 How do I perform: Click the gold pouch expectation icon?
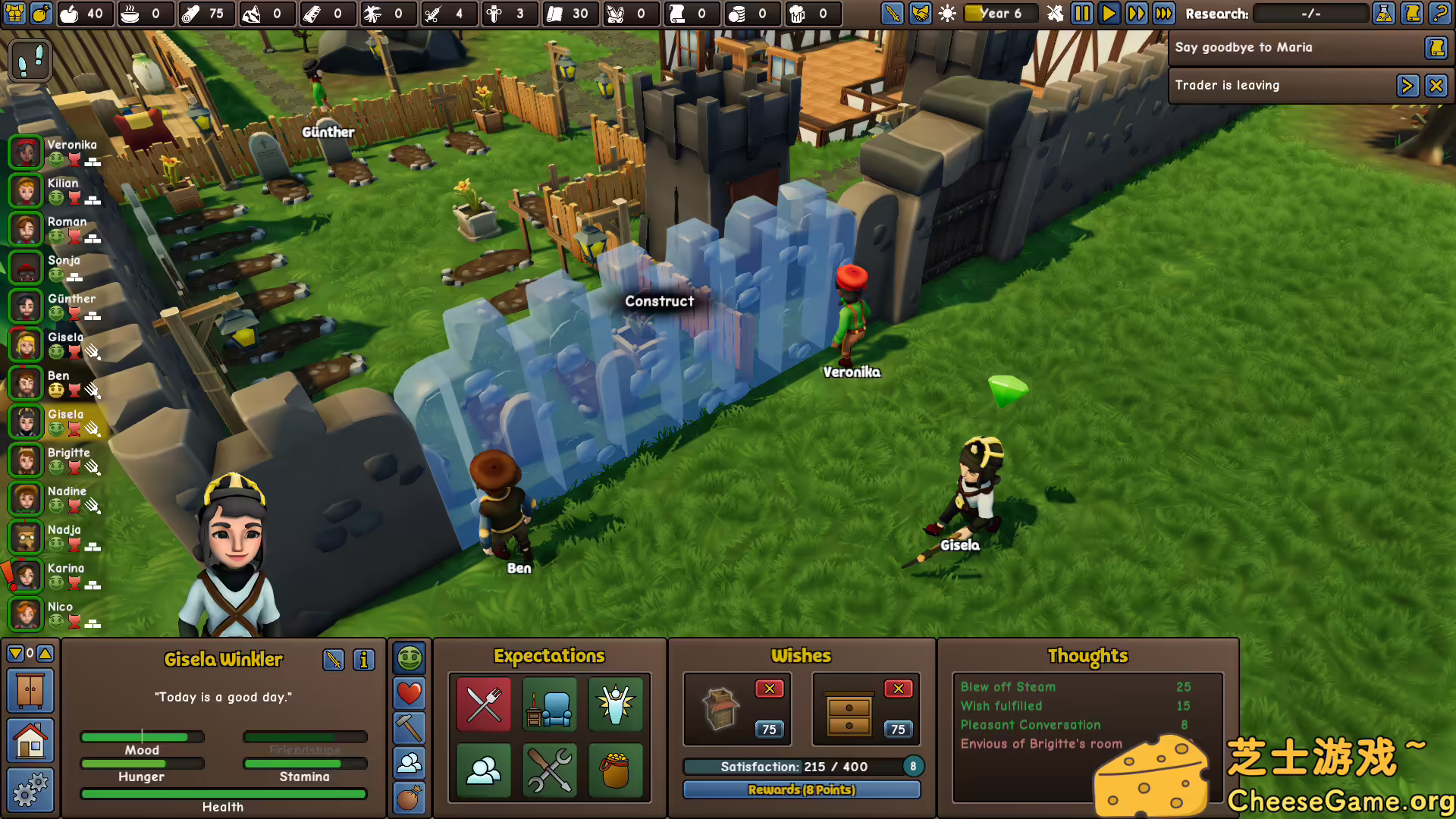click(x=616, y=771)
